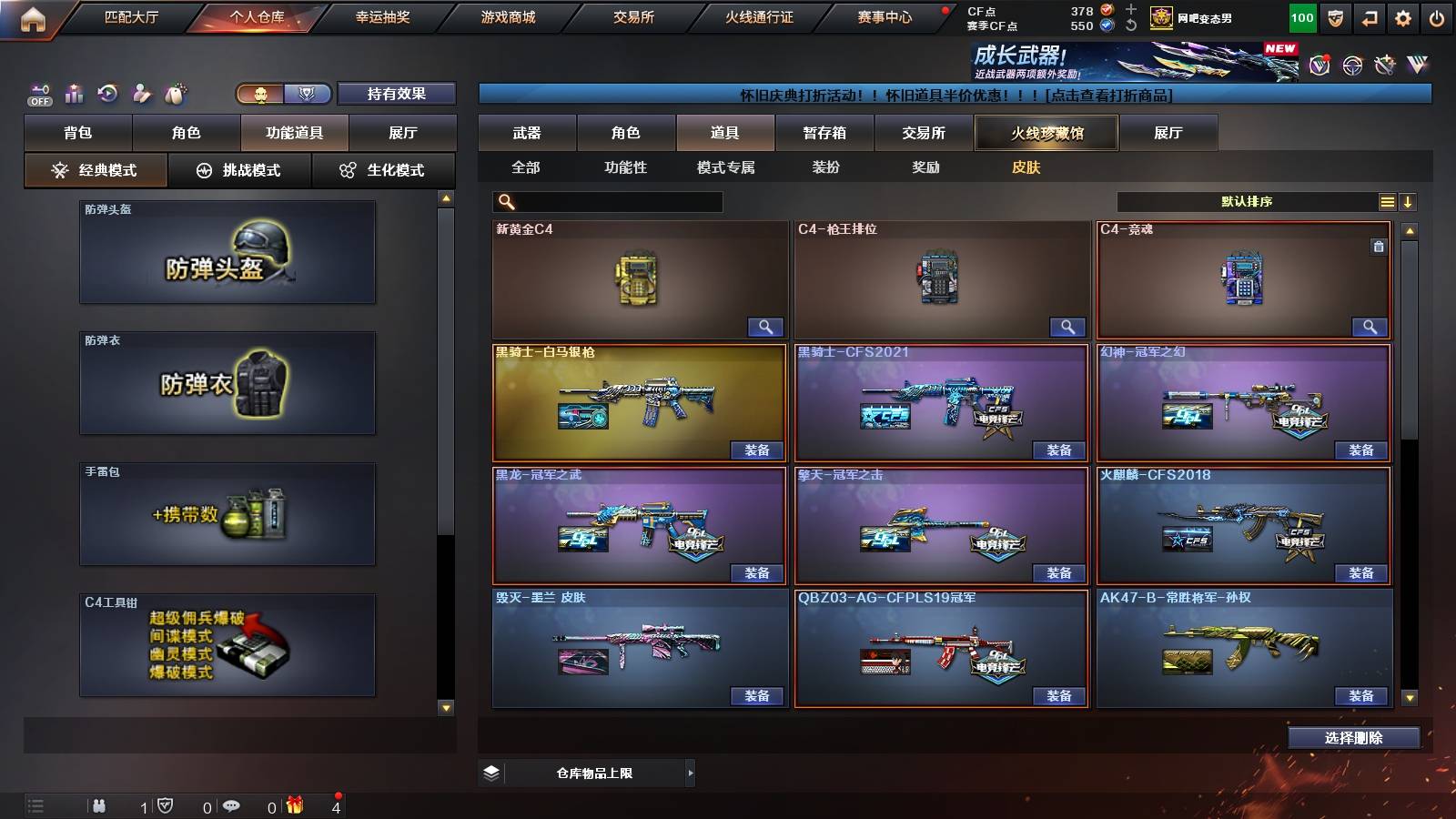
Task: Open 赛事中心 event center
Action: 884,17
